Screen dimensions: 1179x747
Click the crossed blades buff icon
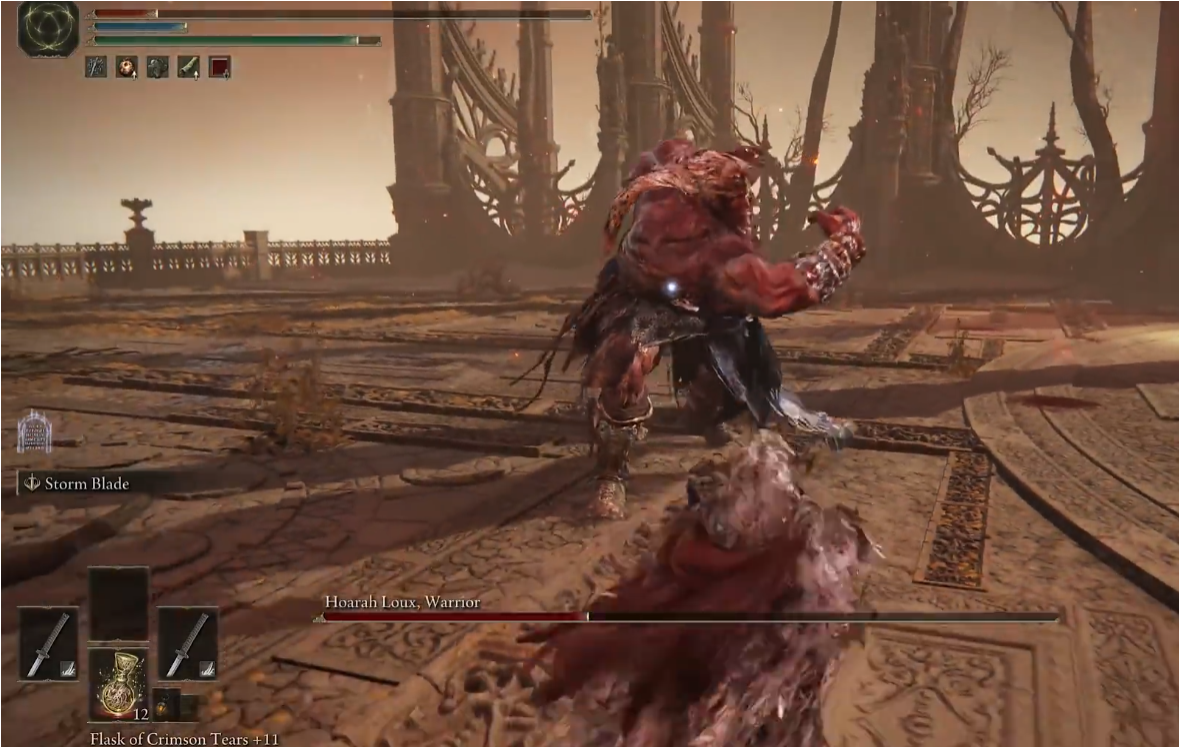coord(96,67)
